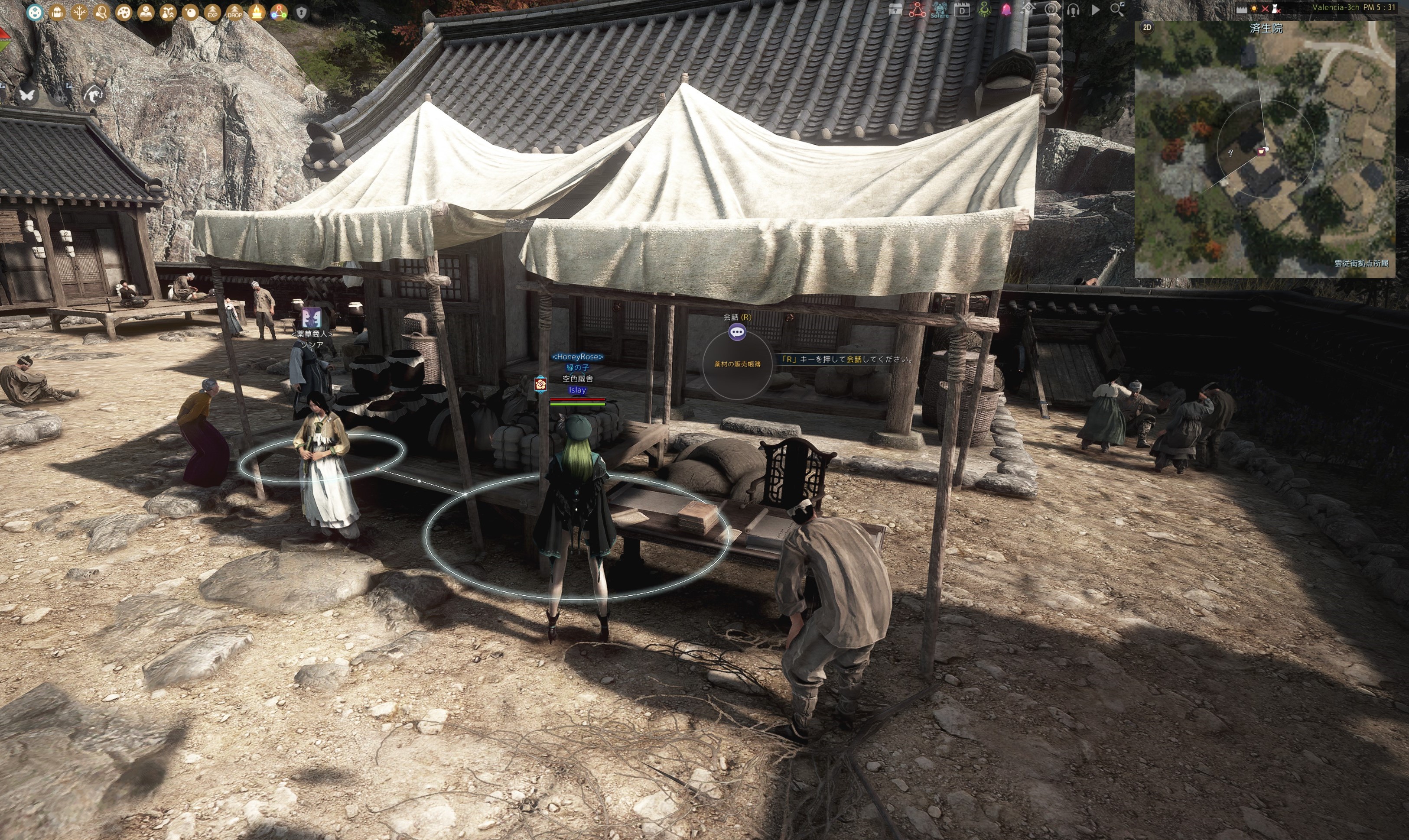Click the purple speech bubble talk icon

(737, 332)
